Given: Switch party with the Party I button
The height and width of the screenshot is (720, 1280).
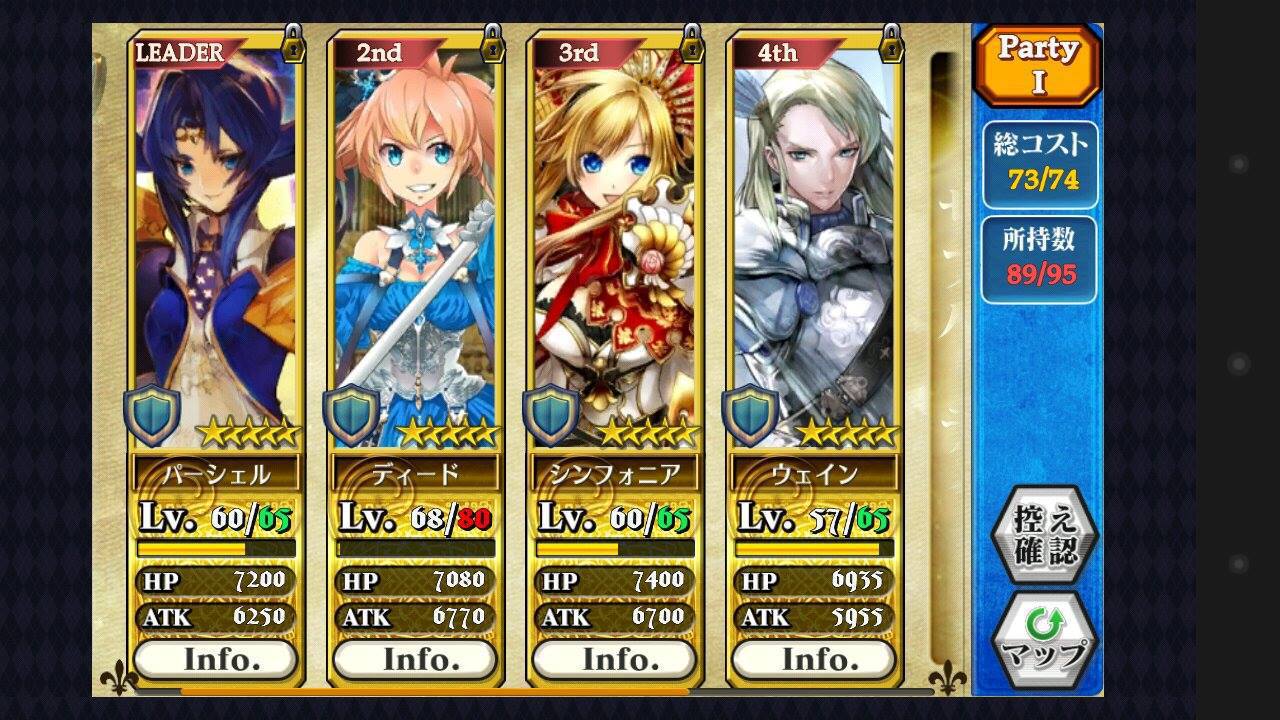Looking at the screenshot, I should (x=1037, y=65).
